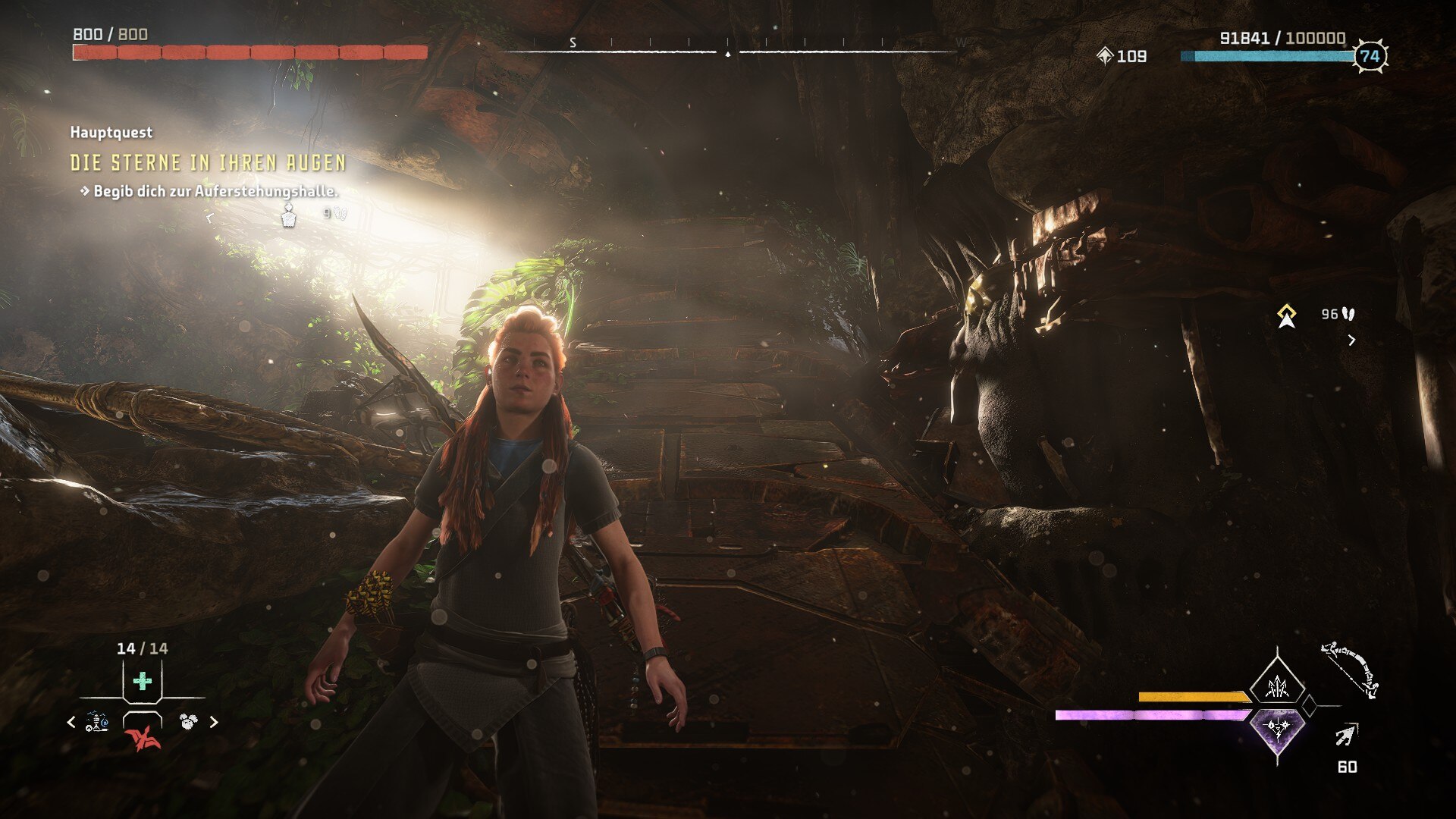Viewport: 1456px width, 819px height.
Task: Click the level 74 player badge
Action: click(1370, 56)
